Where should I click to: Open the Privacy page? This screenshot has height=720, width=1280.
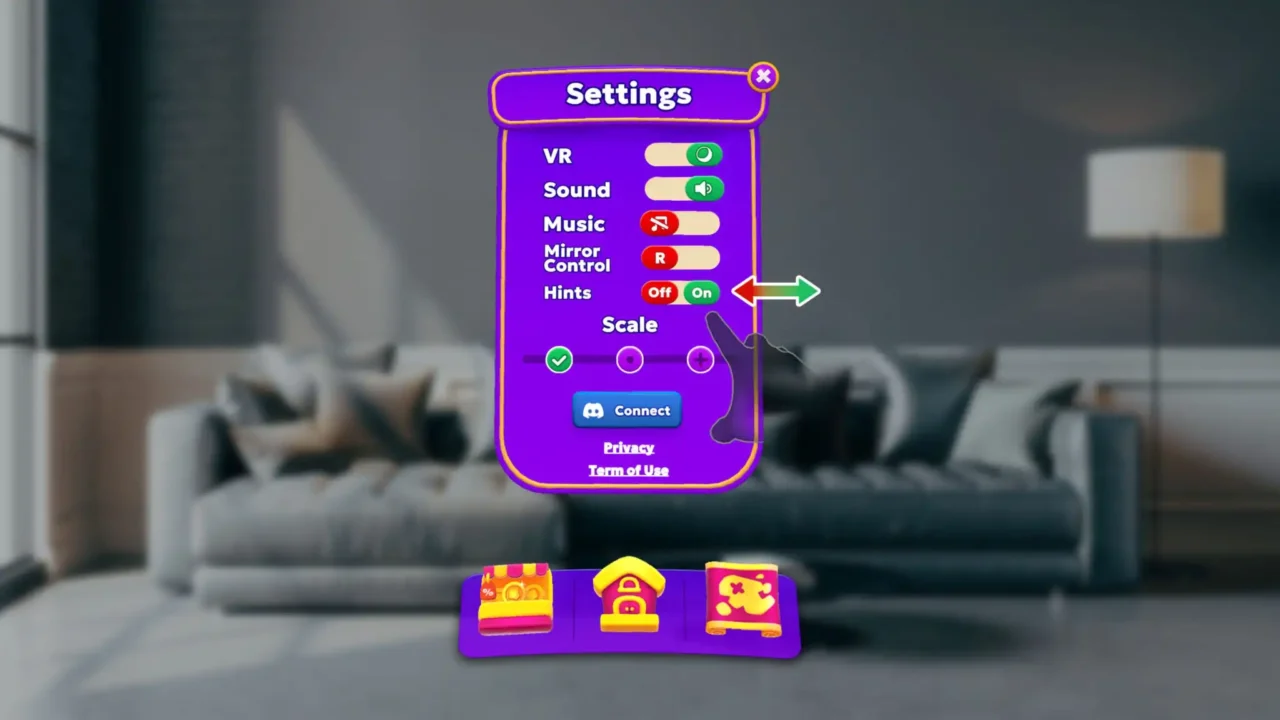[628, 447]
